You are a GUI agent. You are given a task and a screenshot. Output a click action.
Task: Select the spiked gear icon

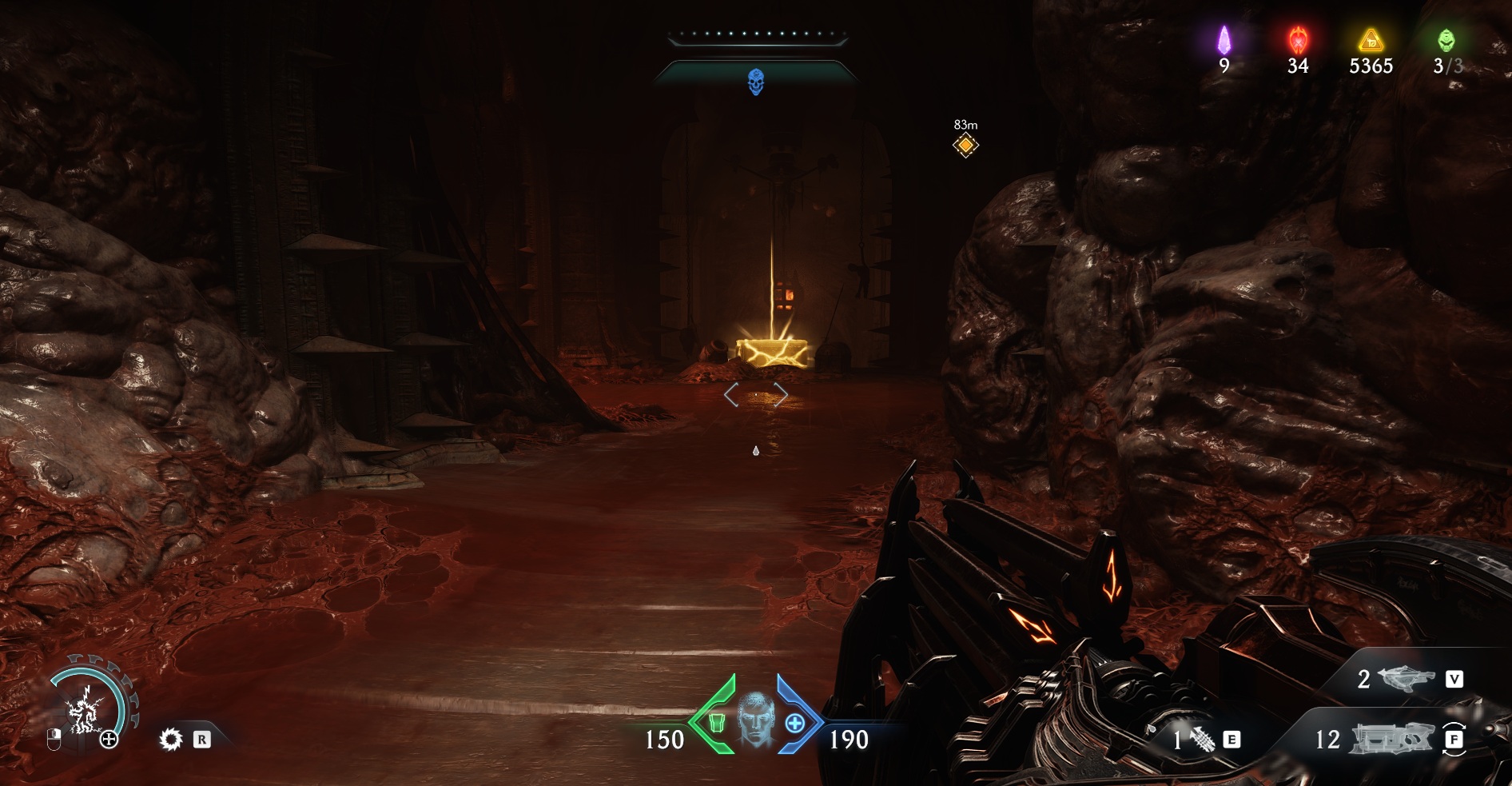coord(171,740)
